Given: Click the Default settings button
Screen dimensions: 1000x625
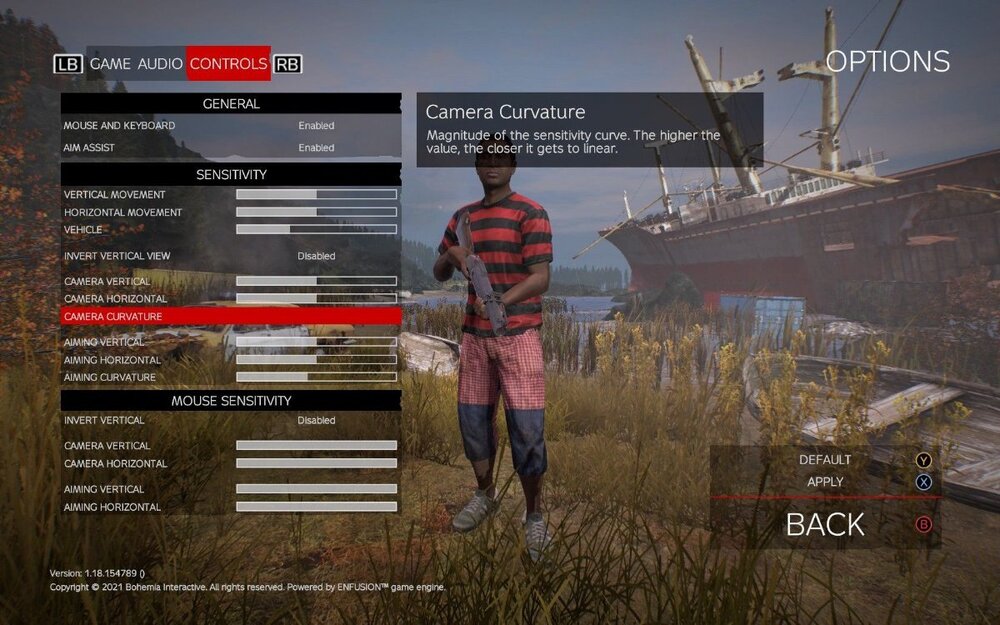Looking at the screenshot, I should 826,460.
